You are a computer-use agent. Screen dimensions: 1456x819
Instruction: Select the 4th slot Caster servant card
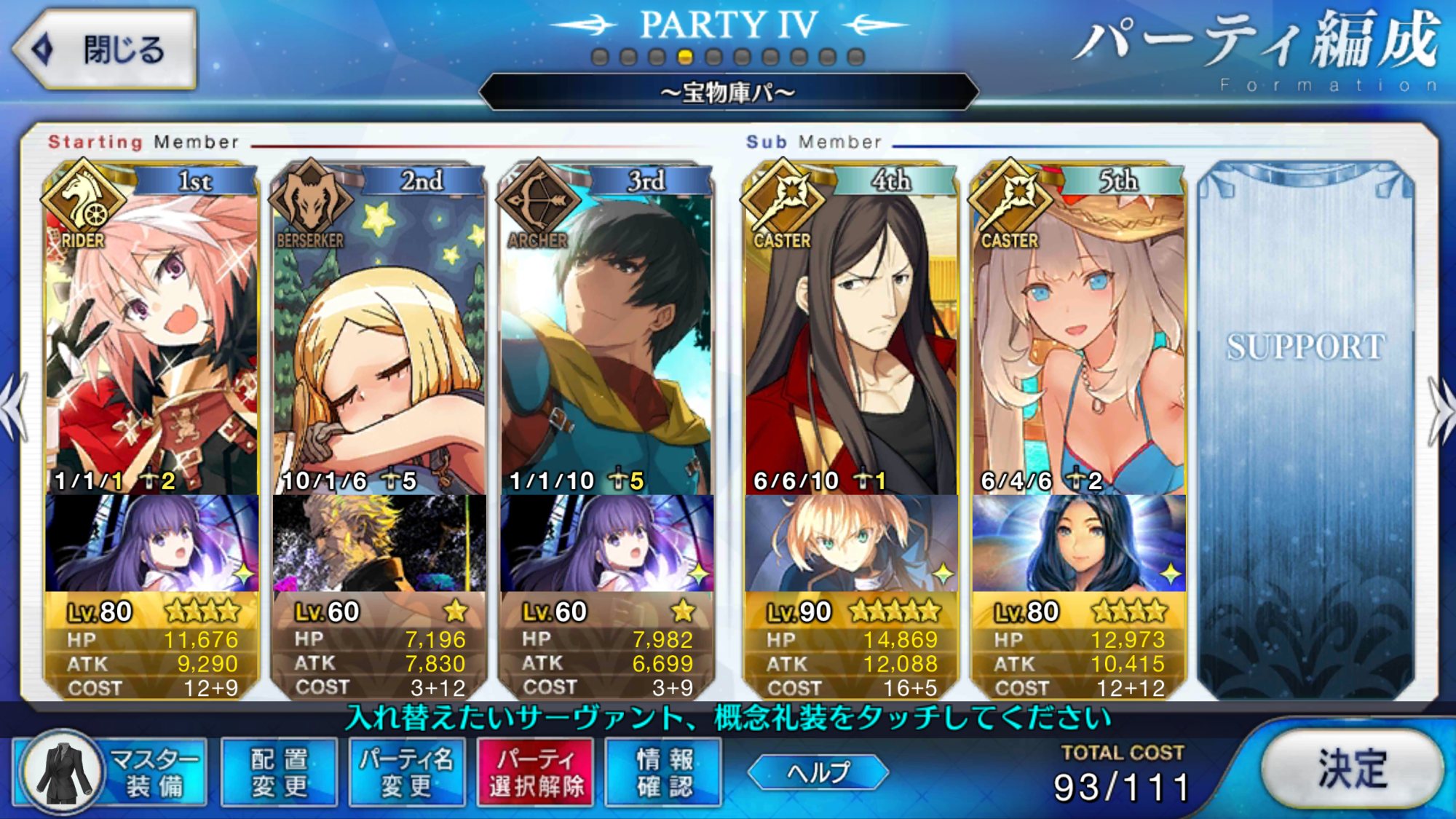point(852,342)
